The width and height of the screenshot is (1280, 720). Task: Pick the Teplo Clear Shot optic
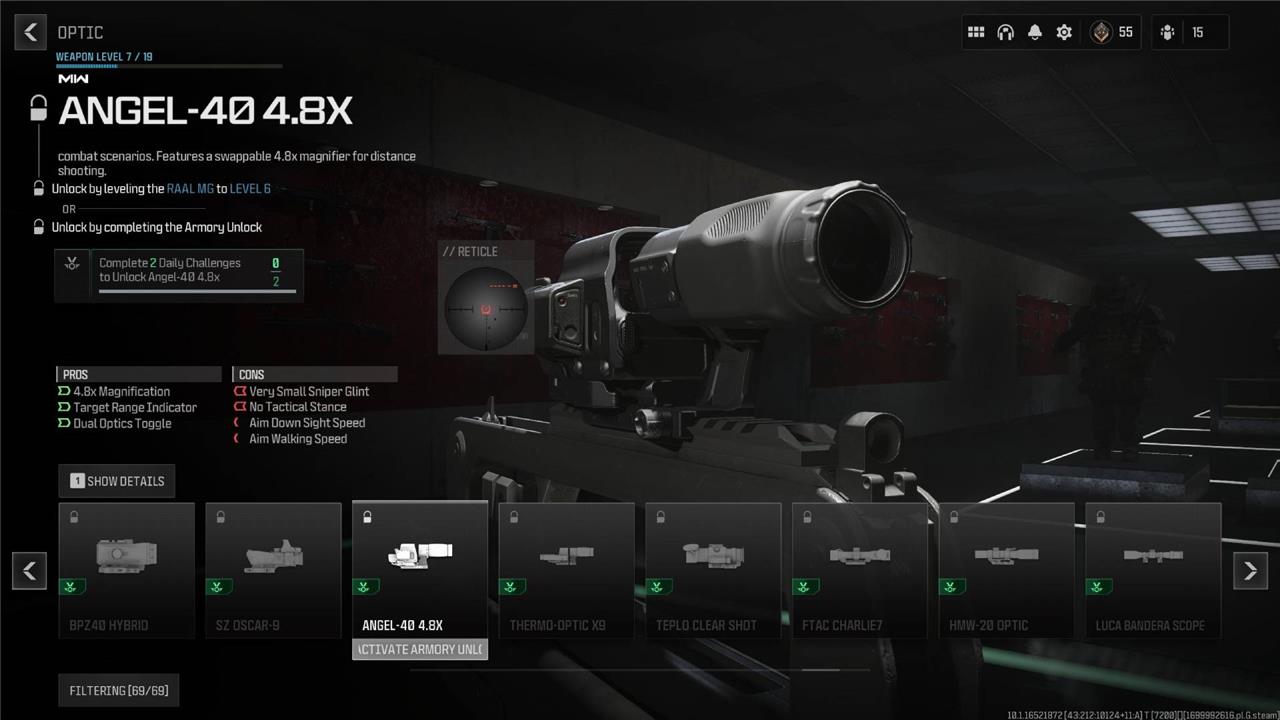pos(714,569)
